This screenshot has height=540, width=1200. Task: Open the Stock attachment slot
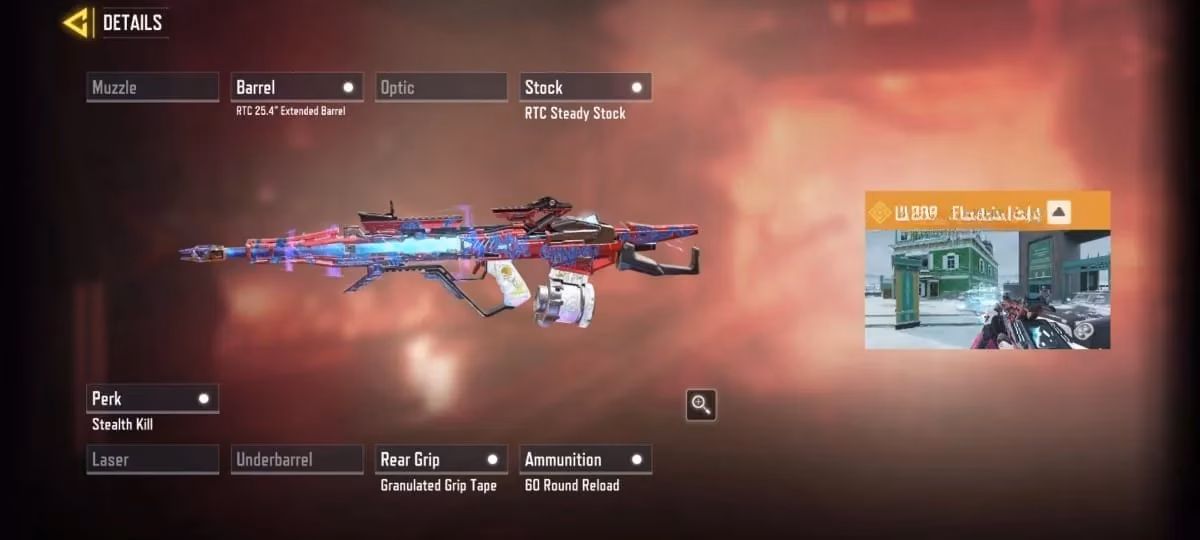[x=585, y=87]
